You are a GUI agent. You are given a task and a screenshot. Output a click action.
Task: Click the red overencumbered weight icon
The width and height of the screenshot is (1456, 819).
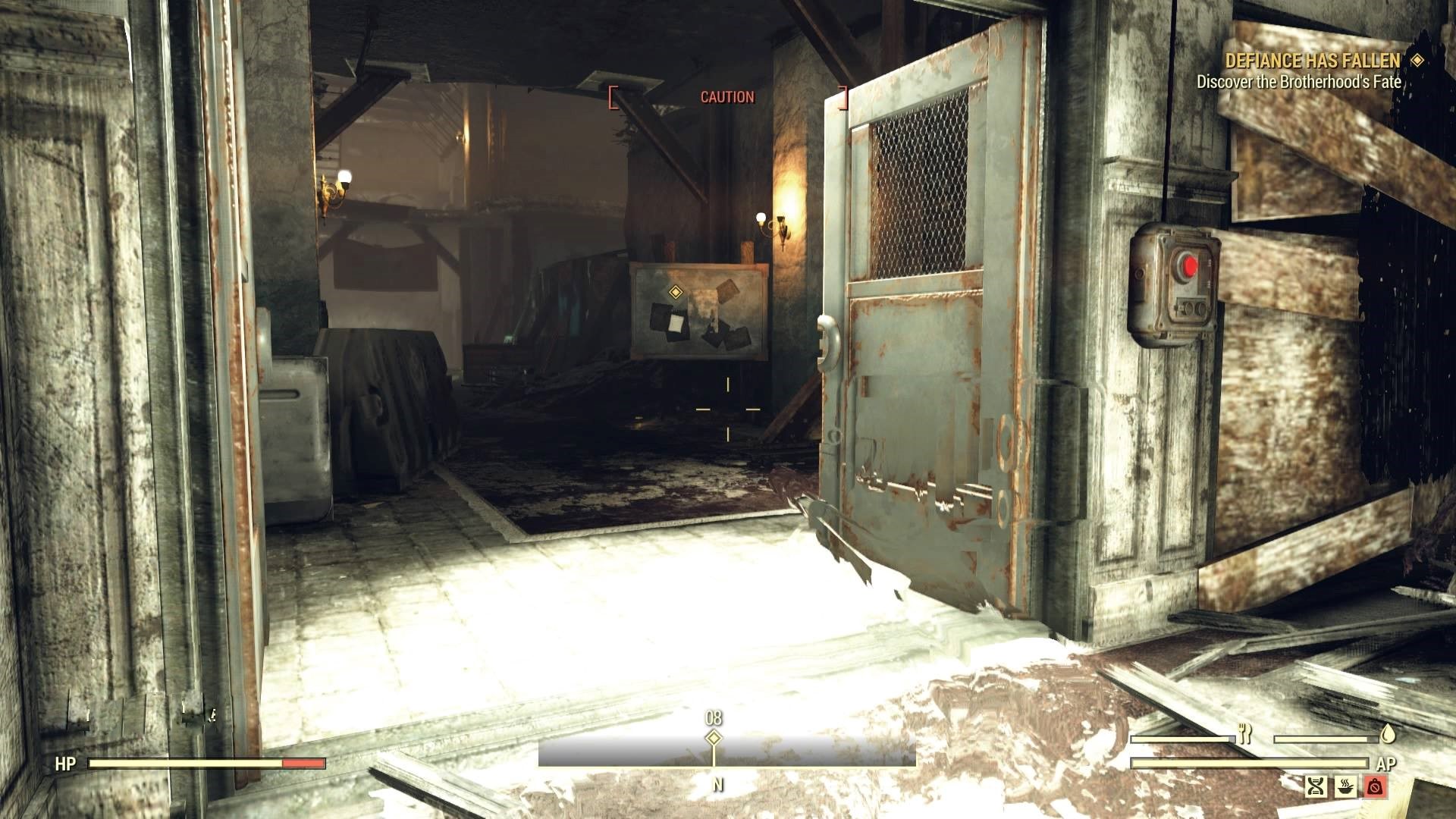tap(1376, 786)
